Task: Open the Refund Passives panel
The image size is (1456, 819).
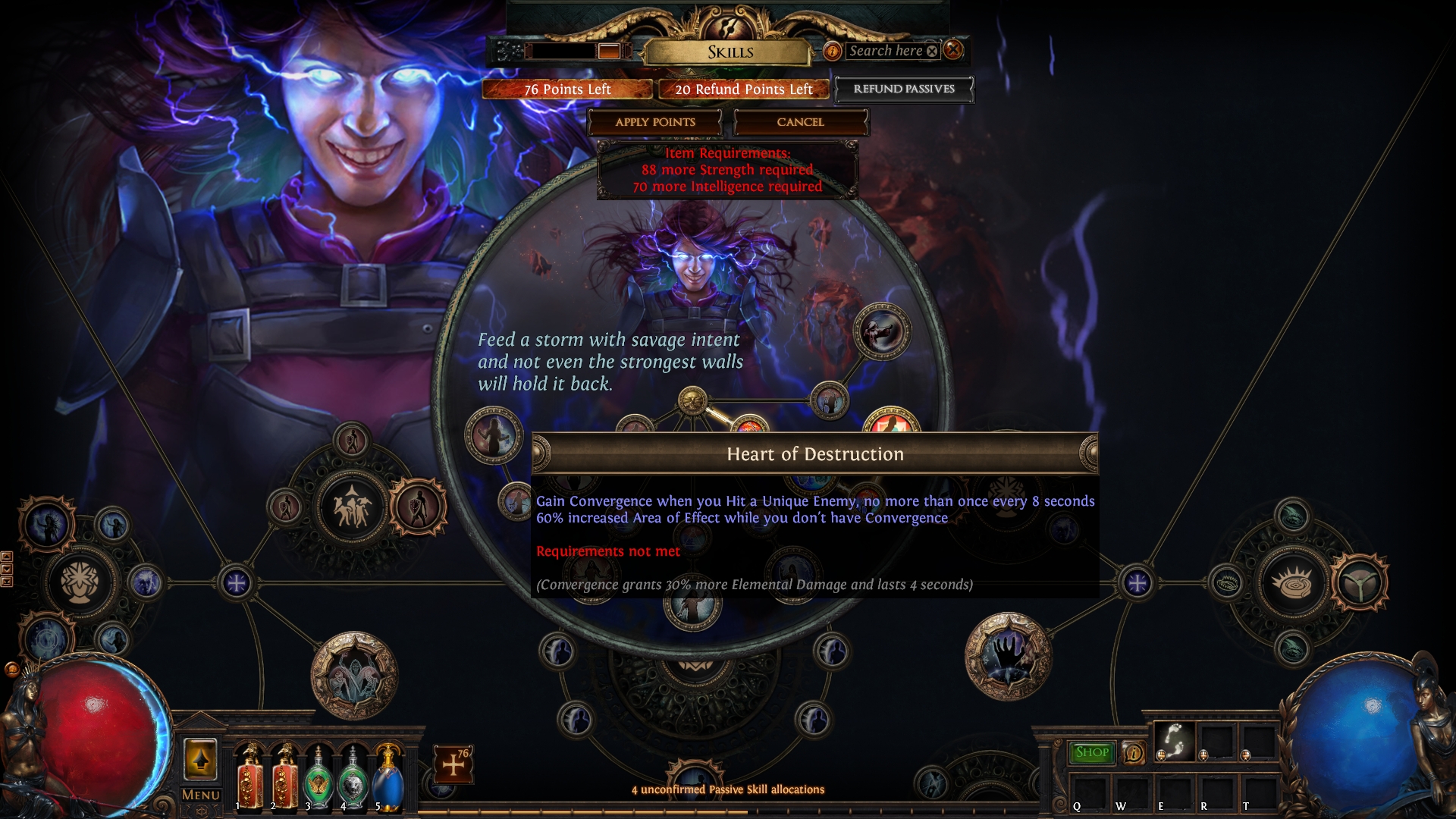Action: 903,89
